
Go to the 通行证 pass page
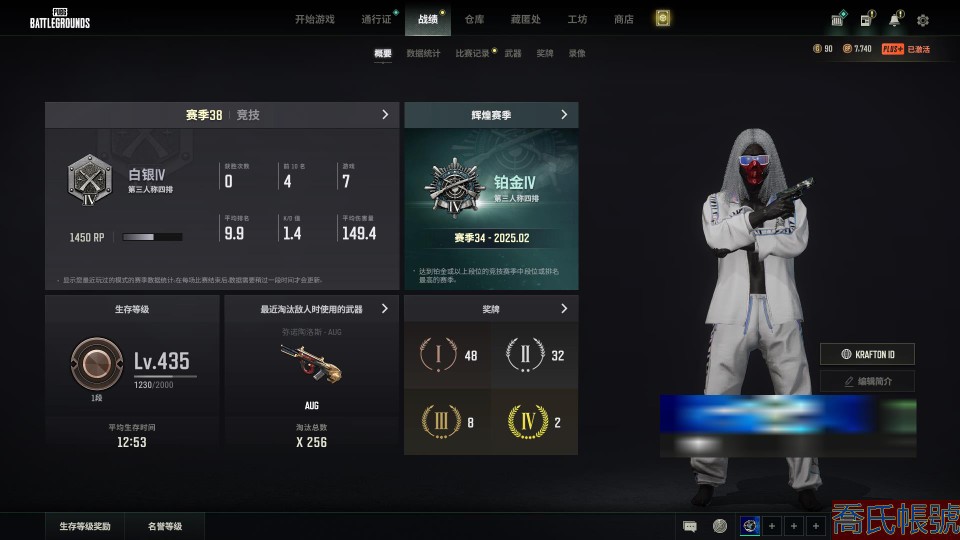[x=376, y=19]
